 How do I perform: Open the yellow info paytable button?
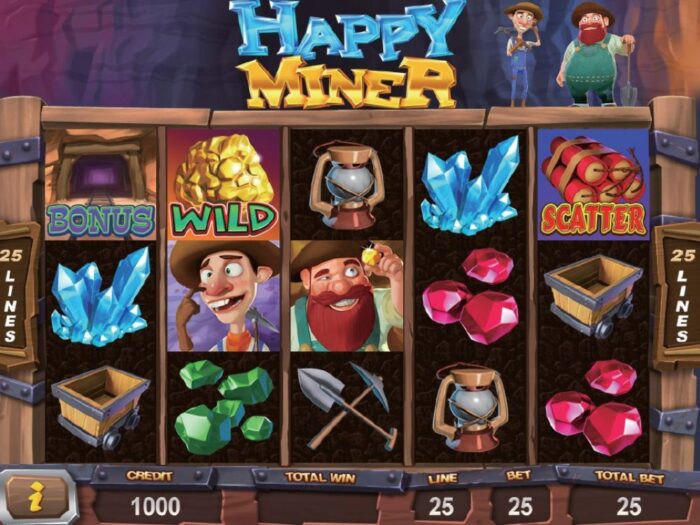(x=36, y=493)
